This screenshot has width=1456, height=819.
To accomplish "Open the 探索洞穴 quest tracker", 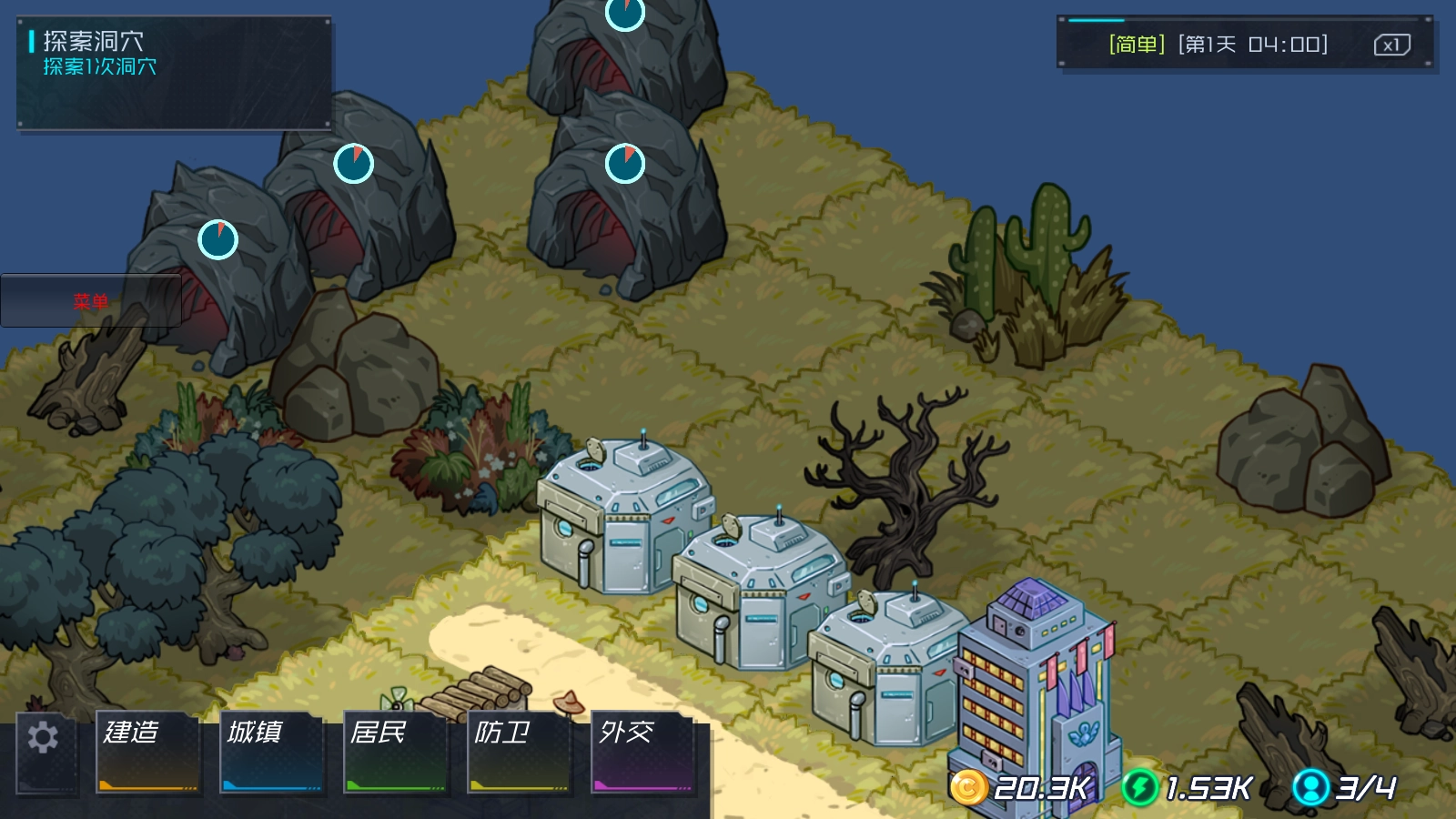I will tap(174, 73).
